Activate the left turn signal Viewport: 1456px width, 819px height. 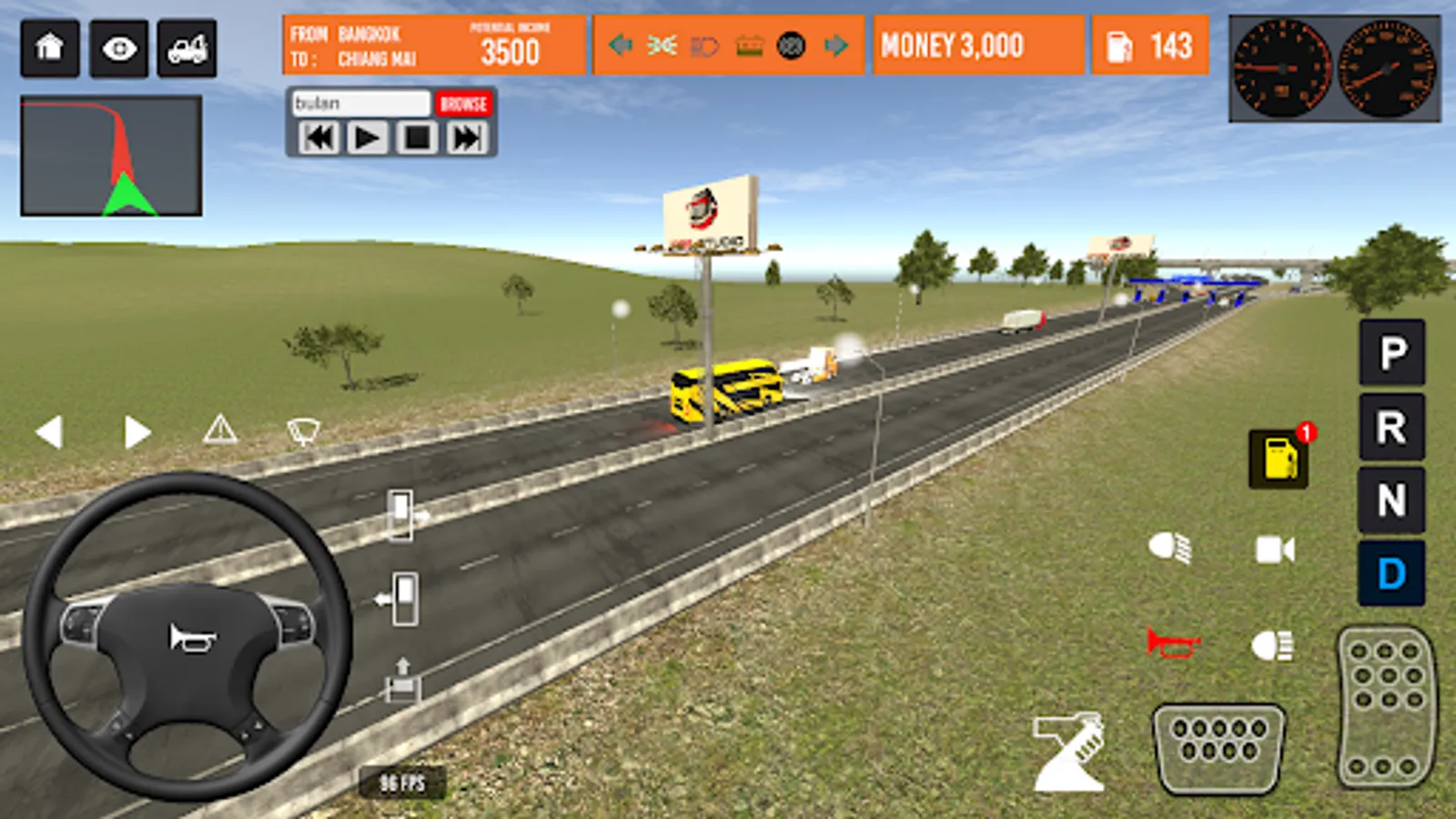(x=49, y=432)
